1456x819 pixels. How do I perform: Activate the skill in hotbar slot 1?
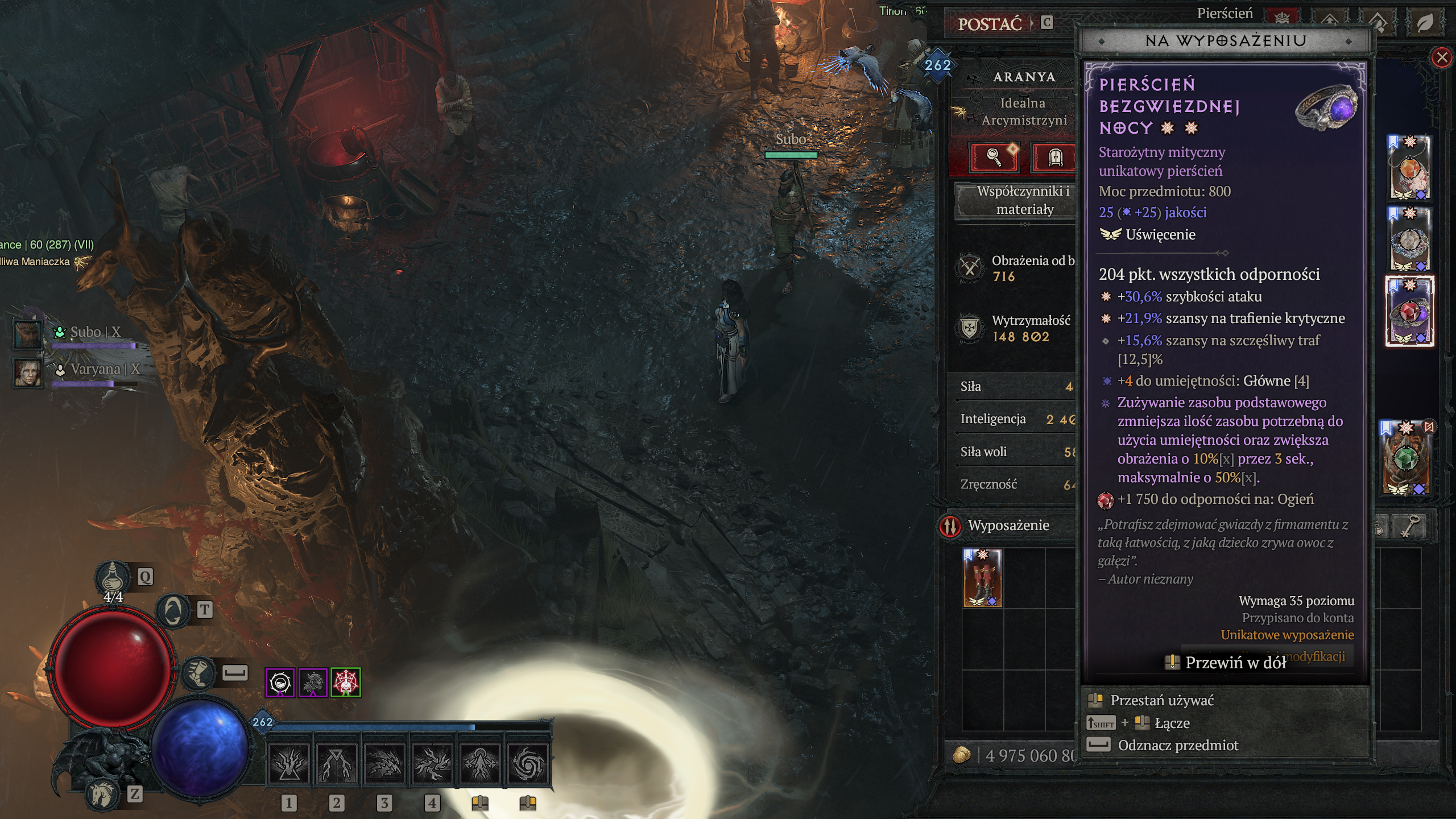289,763
